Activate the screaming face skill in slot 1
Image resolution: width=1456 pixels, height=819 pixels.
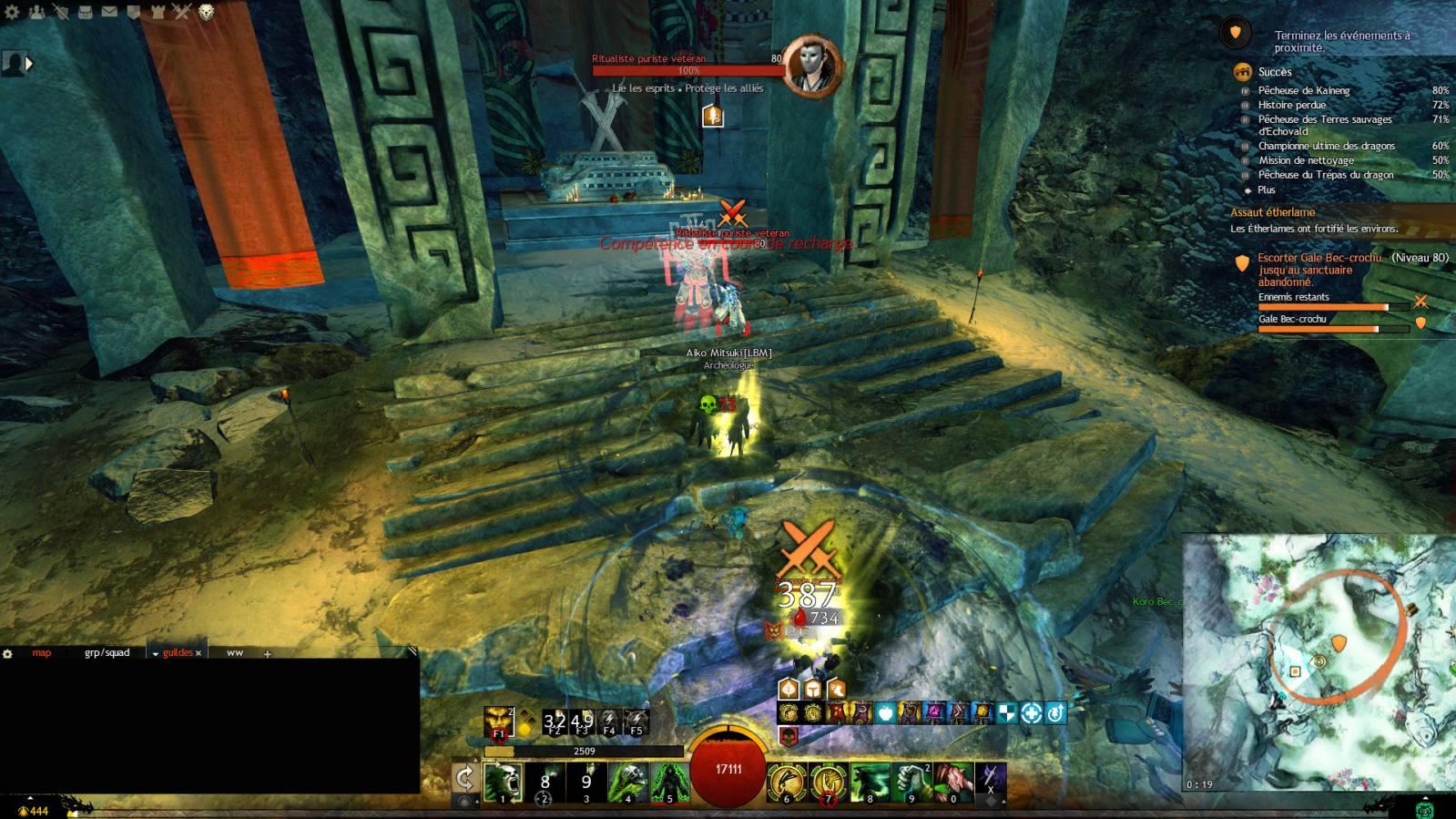point(504,783)
